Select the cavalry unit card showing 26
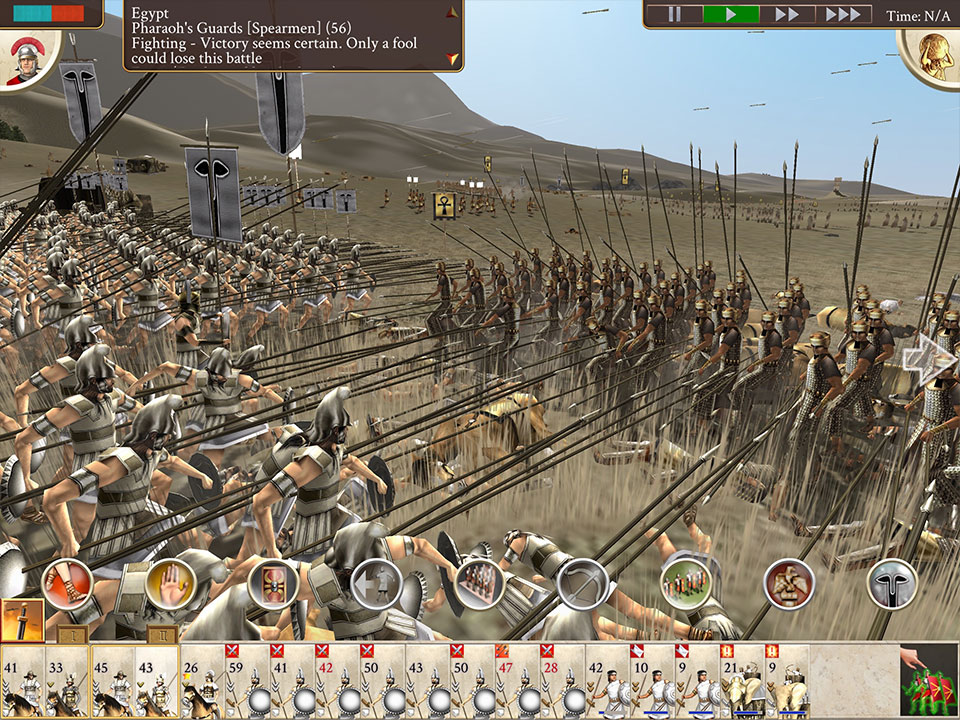This screenshot has height=720, width=960. [203, 682]
